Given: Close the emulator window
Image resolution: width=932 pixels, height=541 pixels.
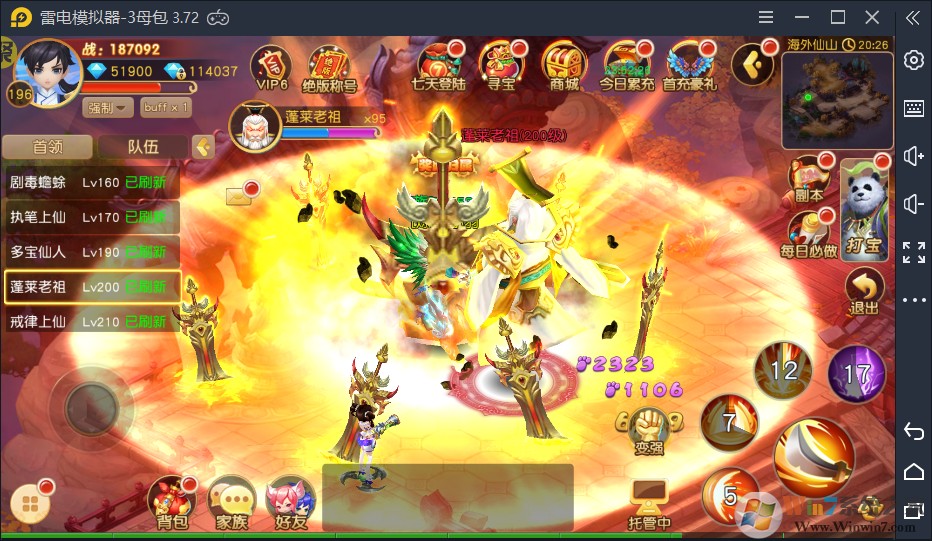Looking at the screenshot, I should [872, 17].
